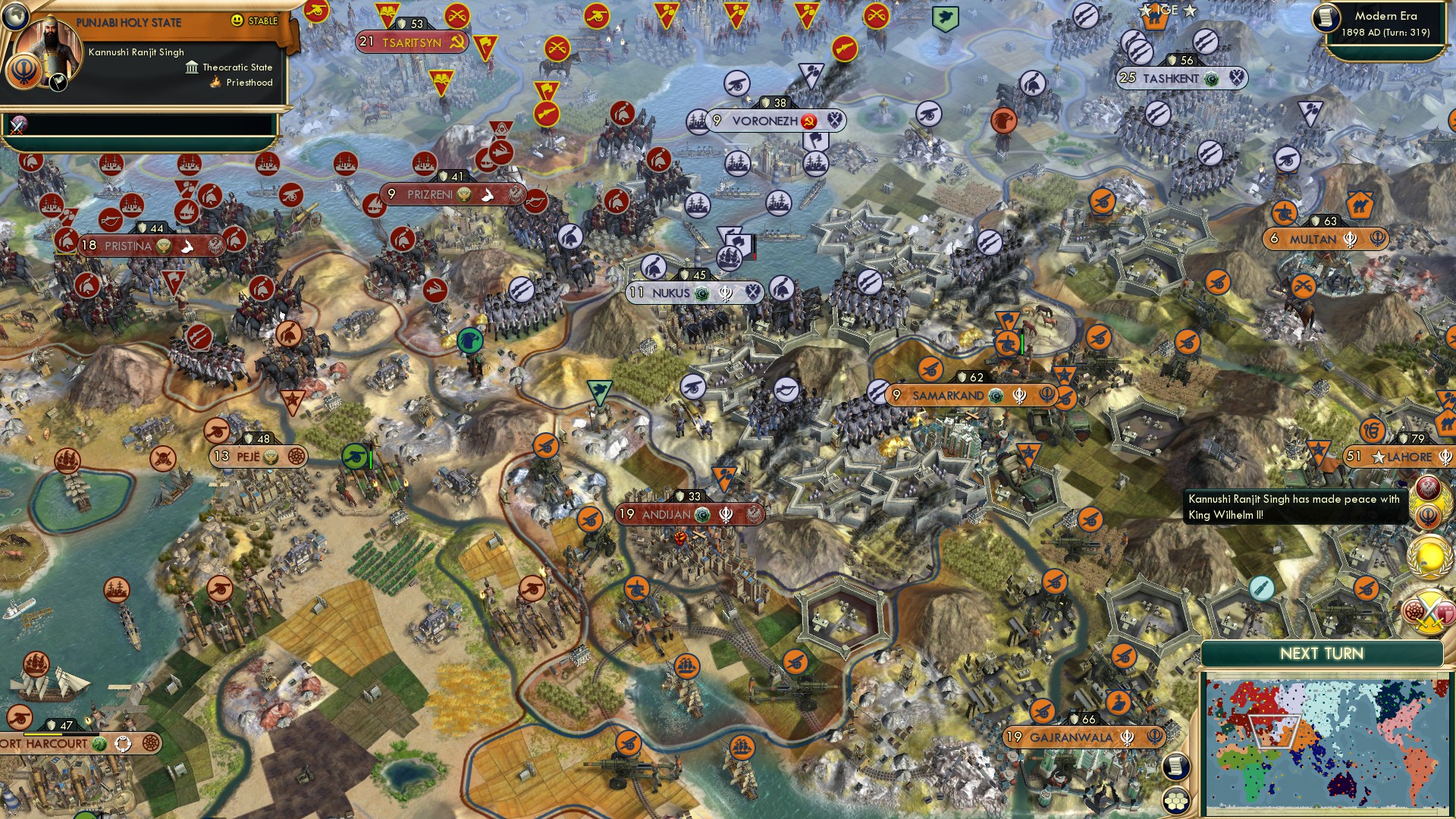Toggle globe view in the top-left corner

point(15,17)
